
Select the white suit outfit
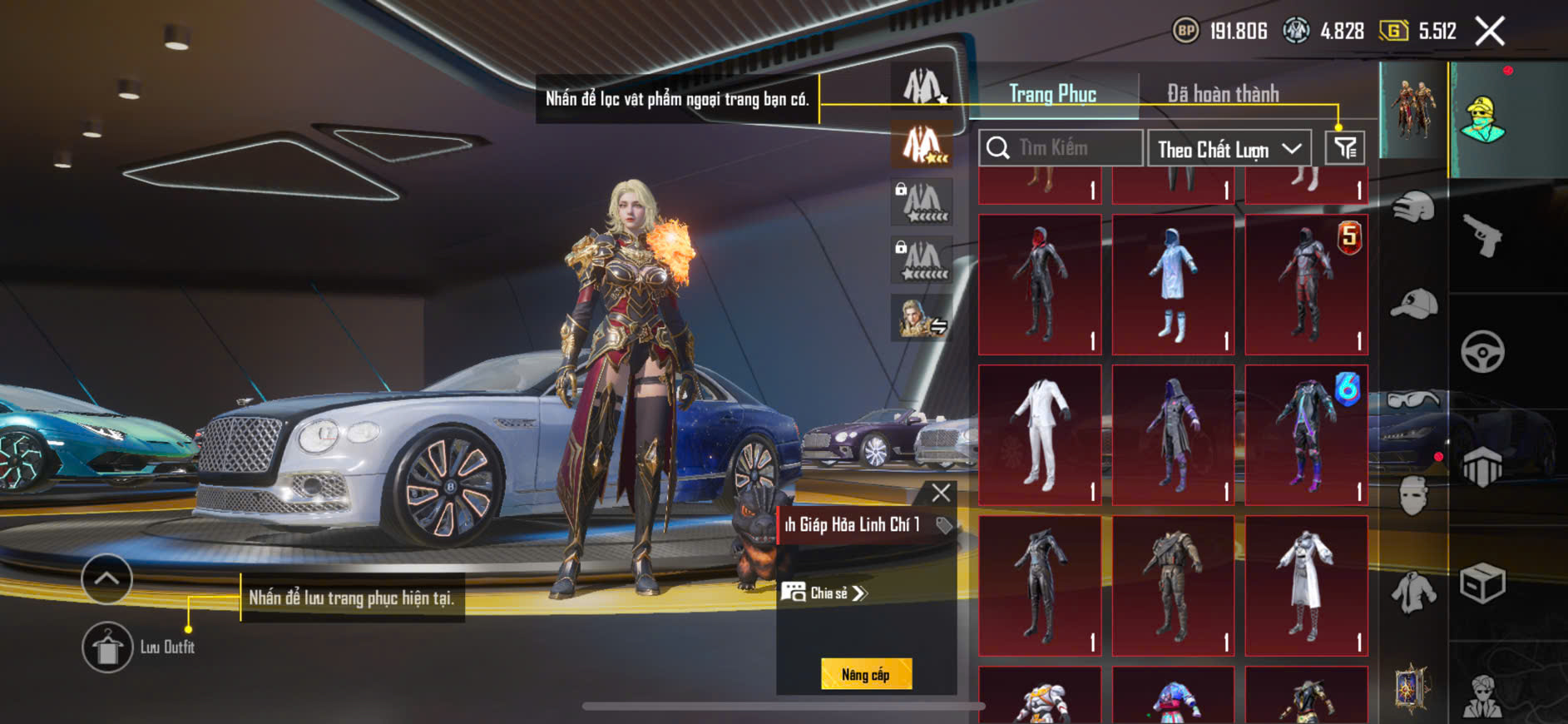tap(1040, 434)
